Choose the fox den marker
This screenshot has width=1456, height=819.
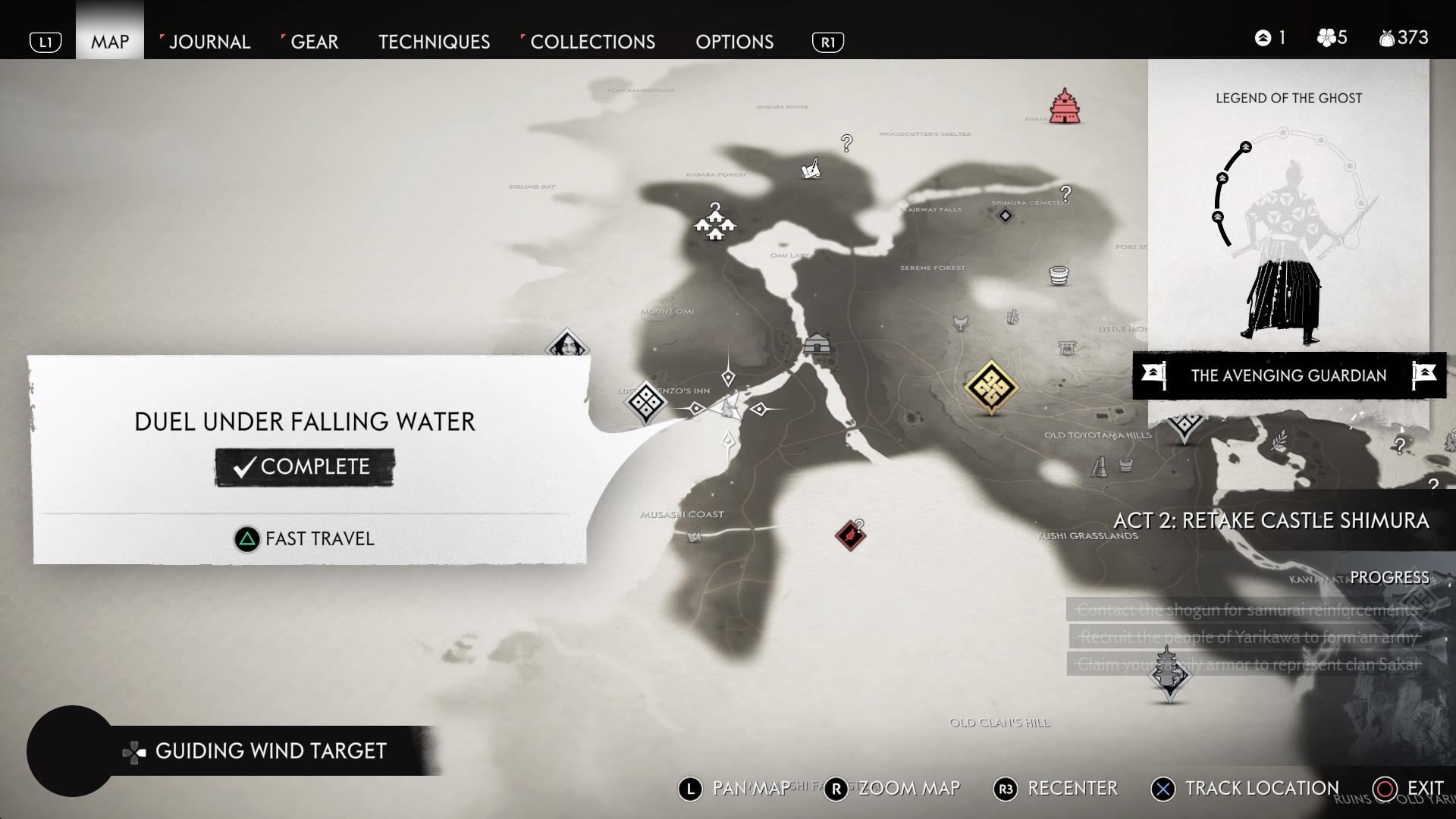pyautogui.click(x=960, y=324)
